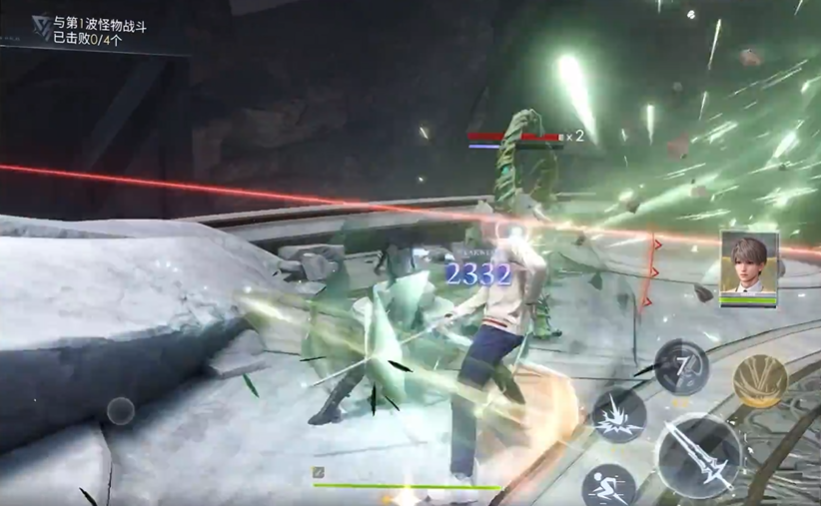Use the burst impact skill
Viewport: 821px width, 506px height.
[619, 415]
